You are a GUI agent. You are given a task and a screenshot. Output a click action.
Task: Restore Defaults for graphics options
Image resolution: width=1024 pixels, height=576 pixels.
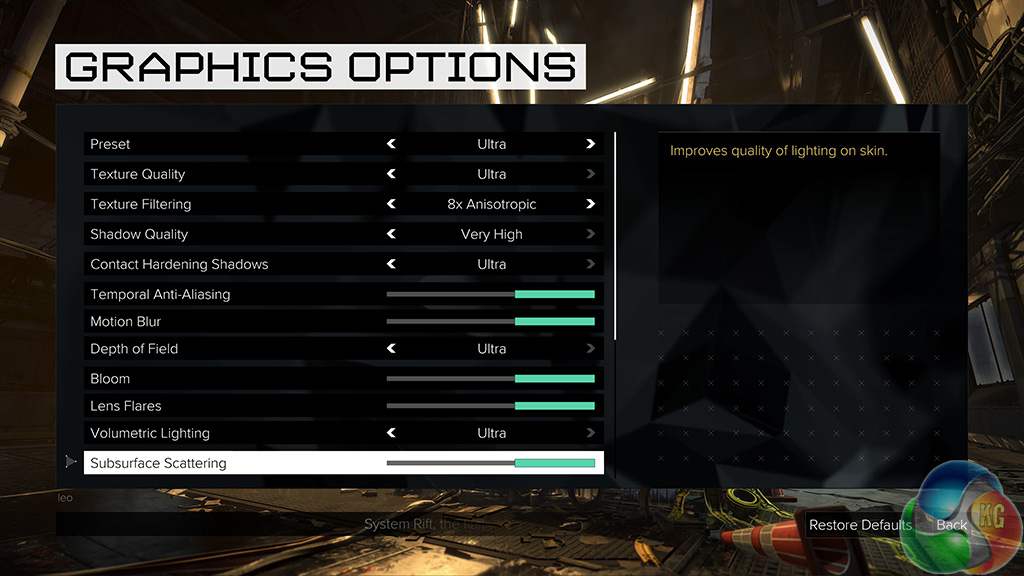click(x=860, y=525)
